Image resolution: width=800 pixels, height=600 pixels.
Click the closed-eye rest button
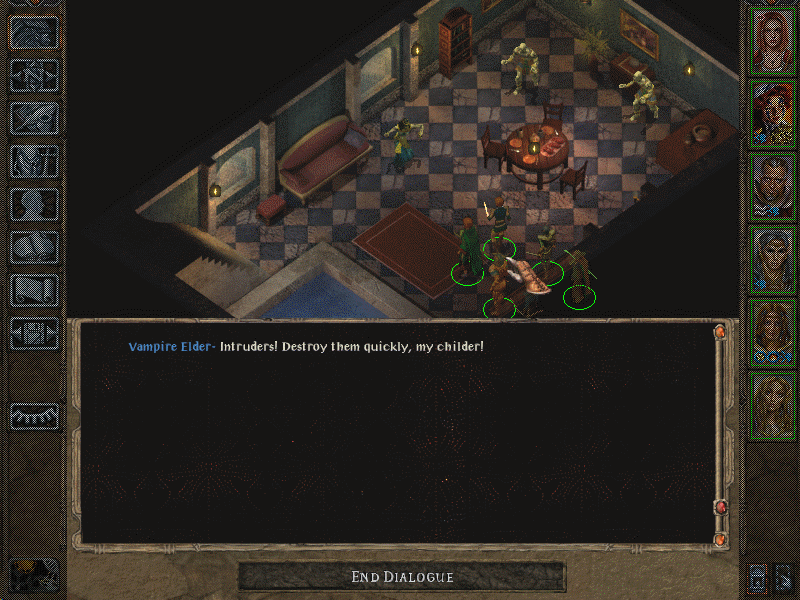click(x=34, y=415)
